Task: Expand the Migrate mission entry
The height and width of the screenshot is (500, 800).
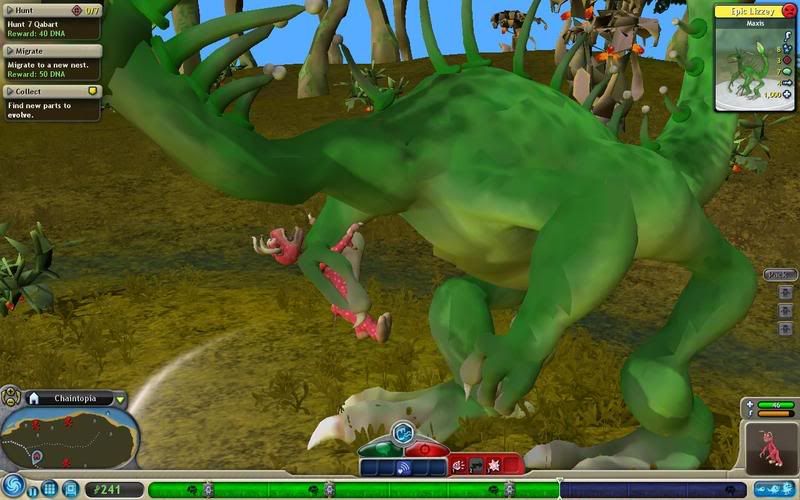Action: pos(9,50)
